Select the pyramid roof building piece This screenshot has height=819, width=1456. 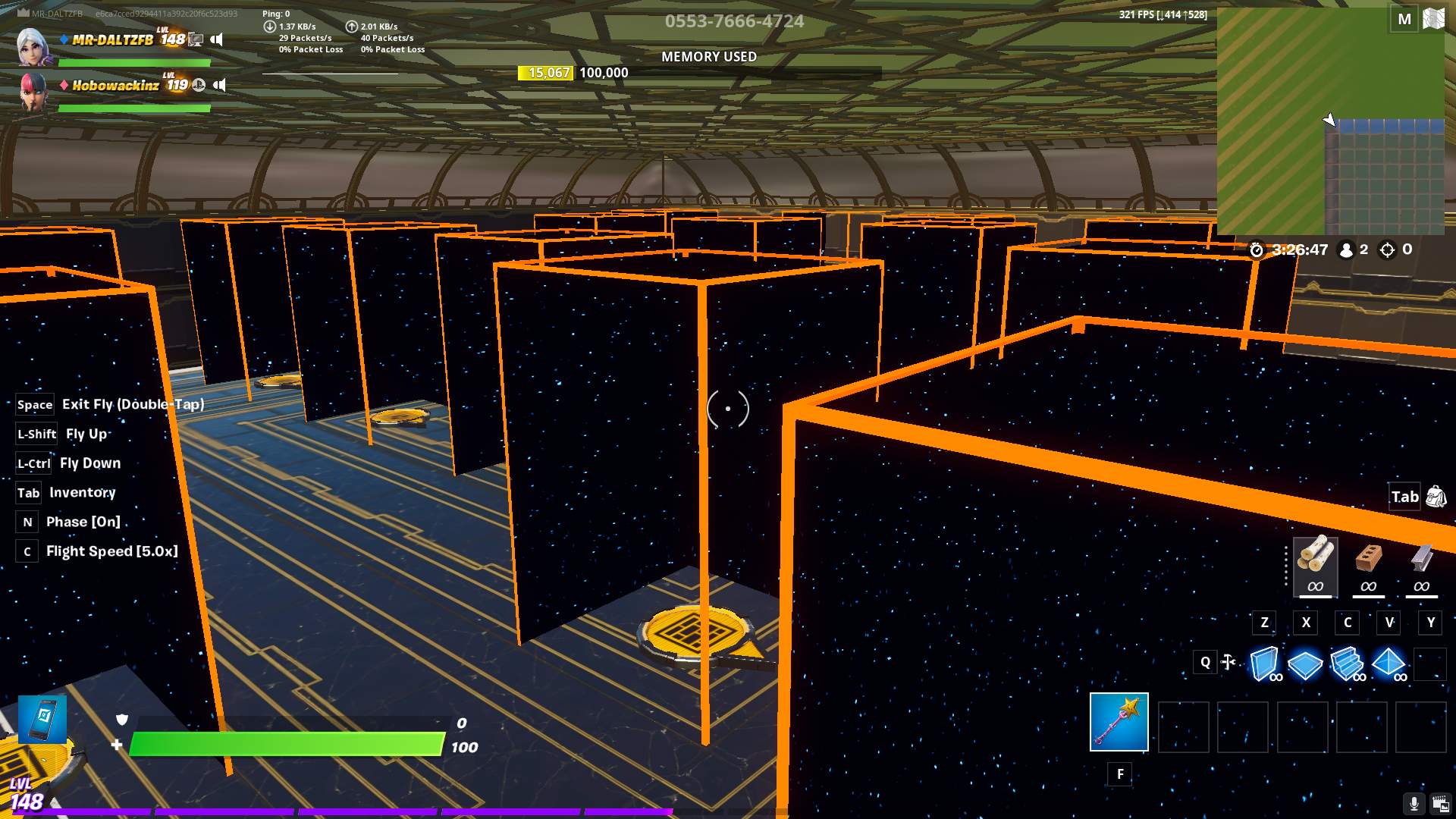tap(1389, 663)
